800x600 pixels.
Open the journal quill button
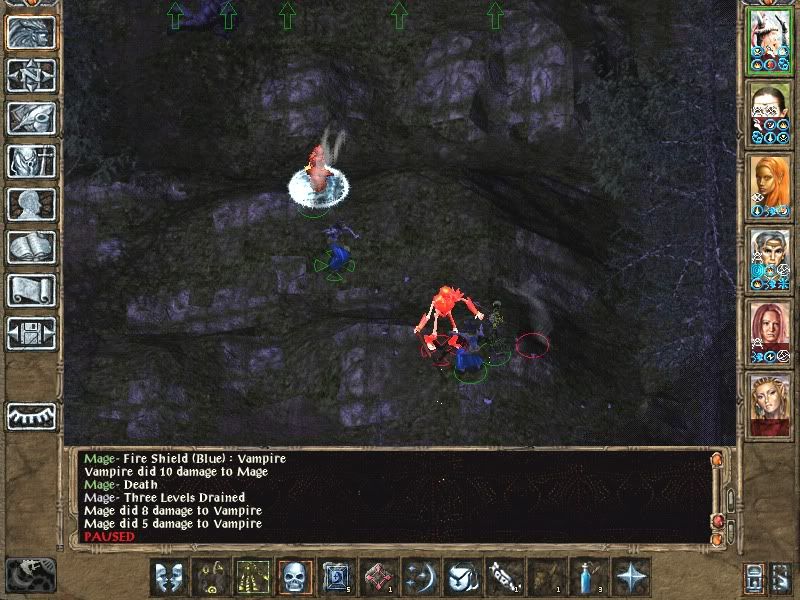[x=31, y=118]
